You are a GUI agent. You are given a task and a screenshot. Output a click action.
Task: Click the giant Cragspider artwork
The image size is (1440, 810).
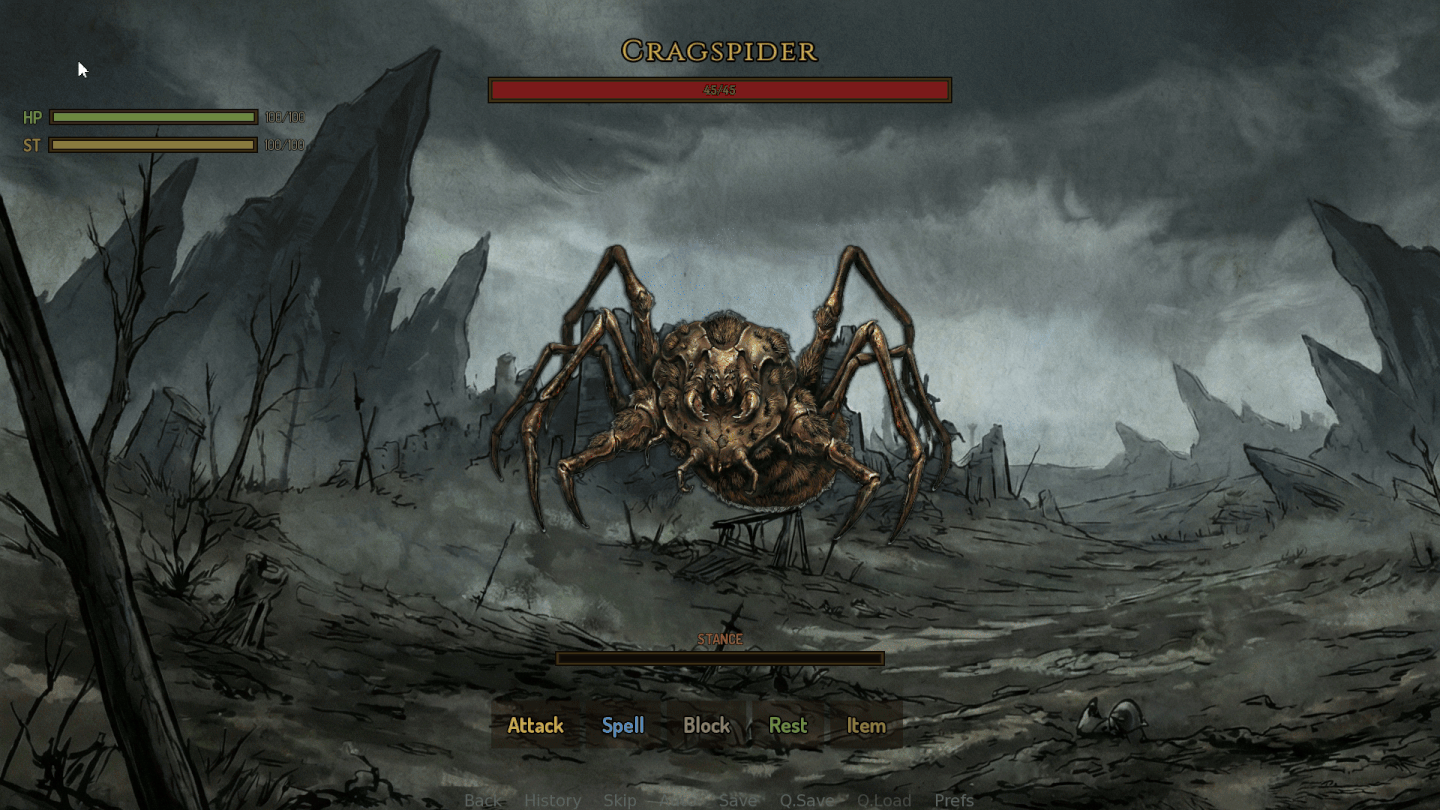click(x=720, y=400)
